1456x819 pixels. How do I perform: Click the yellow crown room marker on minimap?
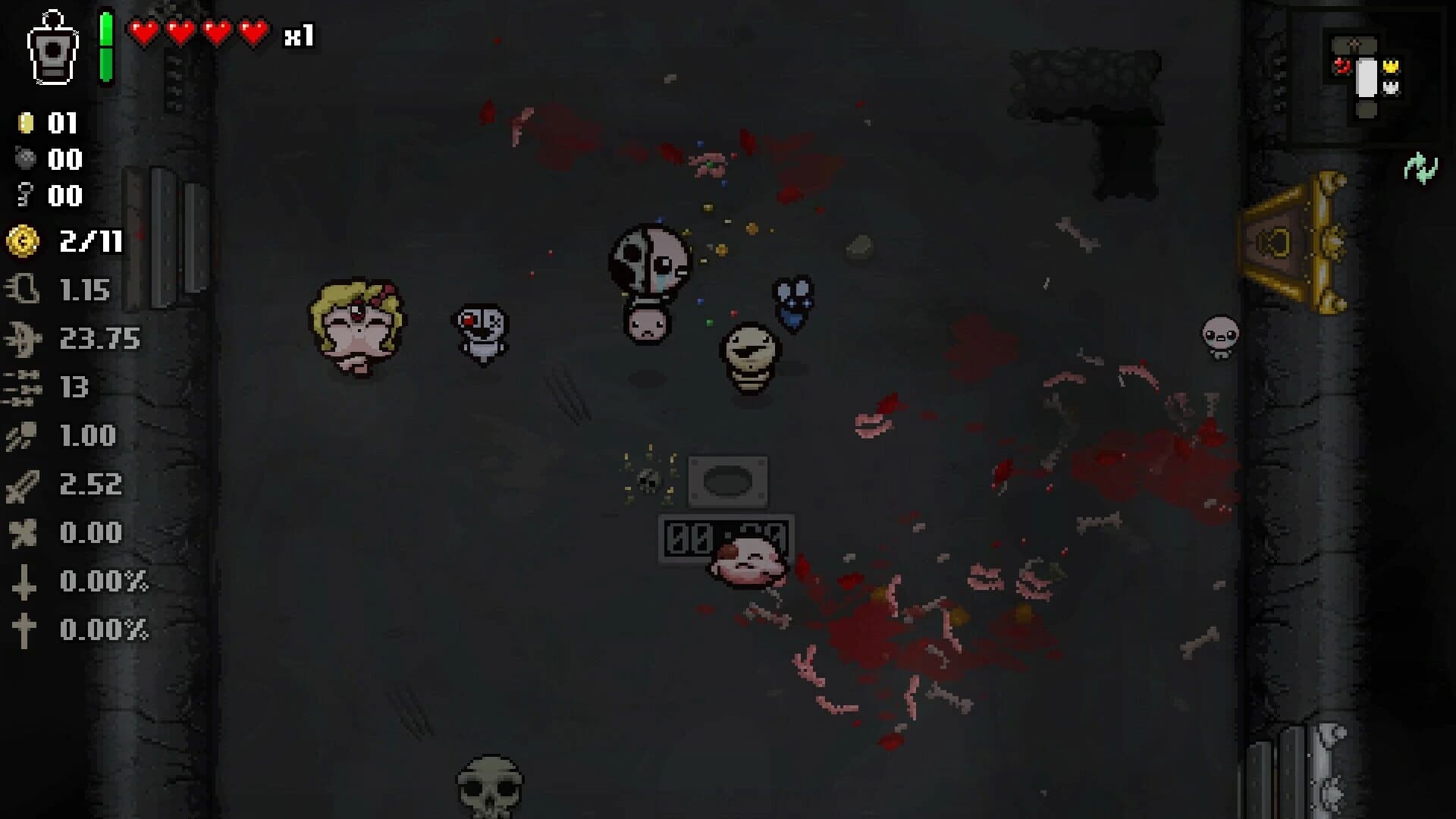click(x=1392, y=66)
